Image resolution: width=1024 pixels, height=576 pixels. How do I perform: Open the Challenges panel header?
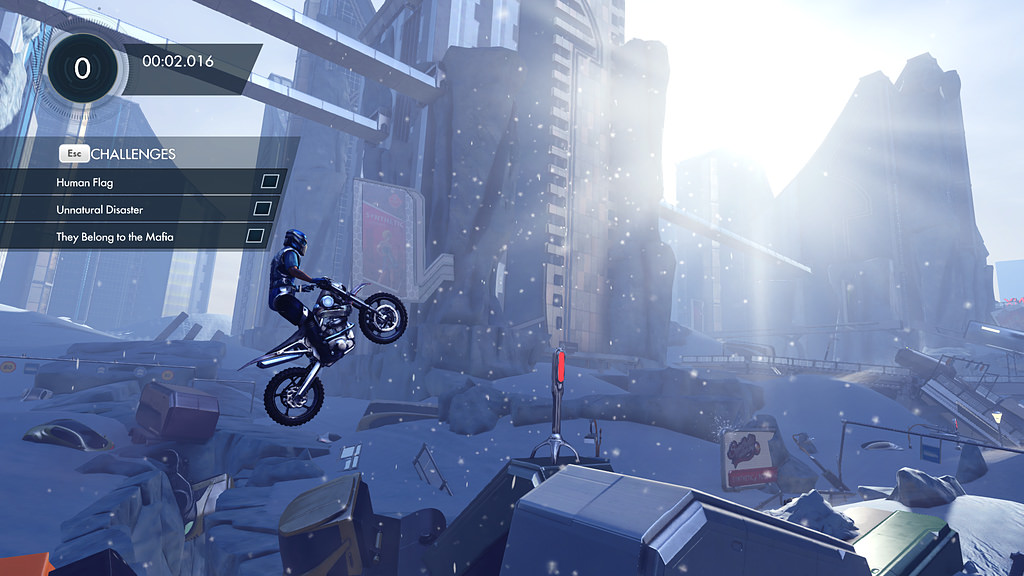click(x=133, y=154)
